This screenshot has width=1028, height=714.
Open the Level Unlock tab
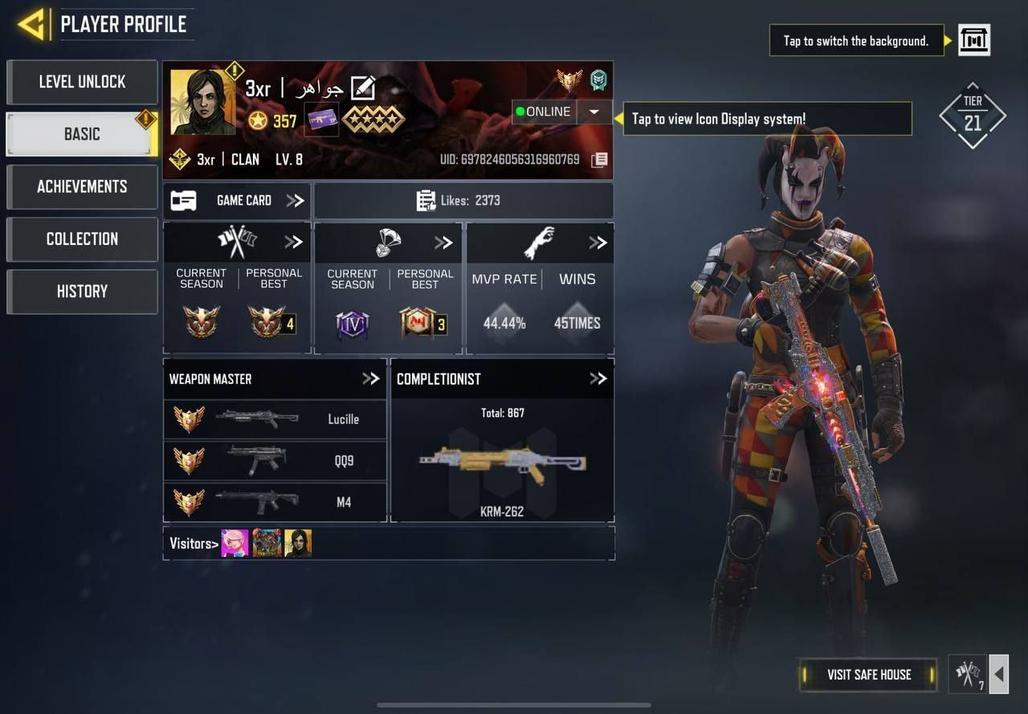pyautogui.click(x=82, y=82)
